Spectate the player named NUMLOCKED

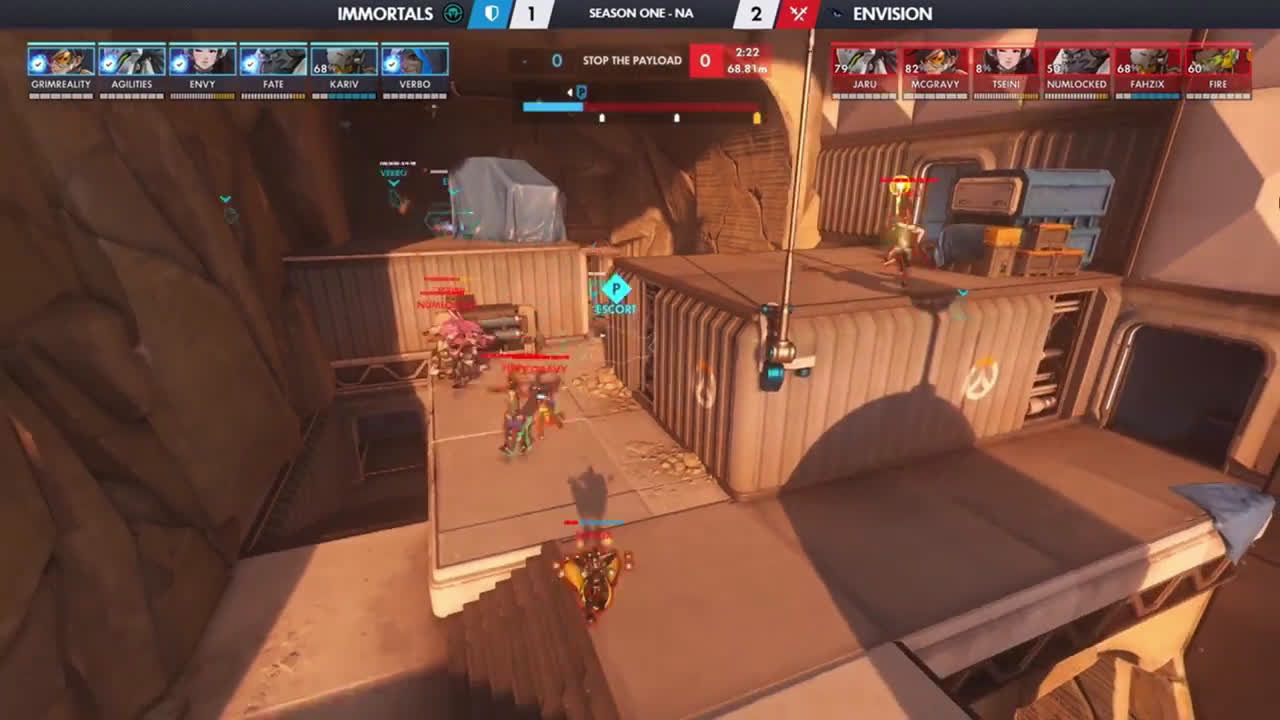(1077, 61)
